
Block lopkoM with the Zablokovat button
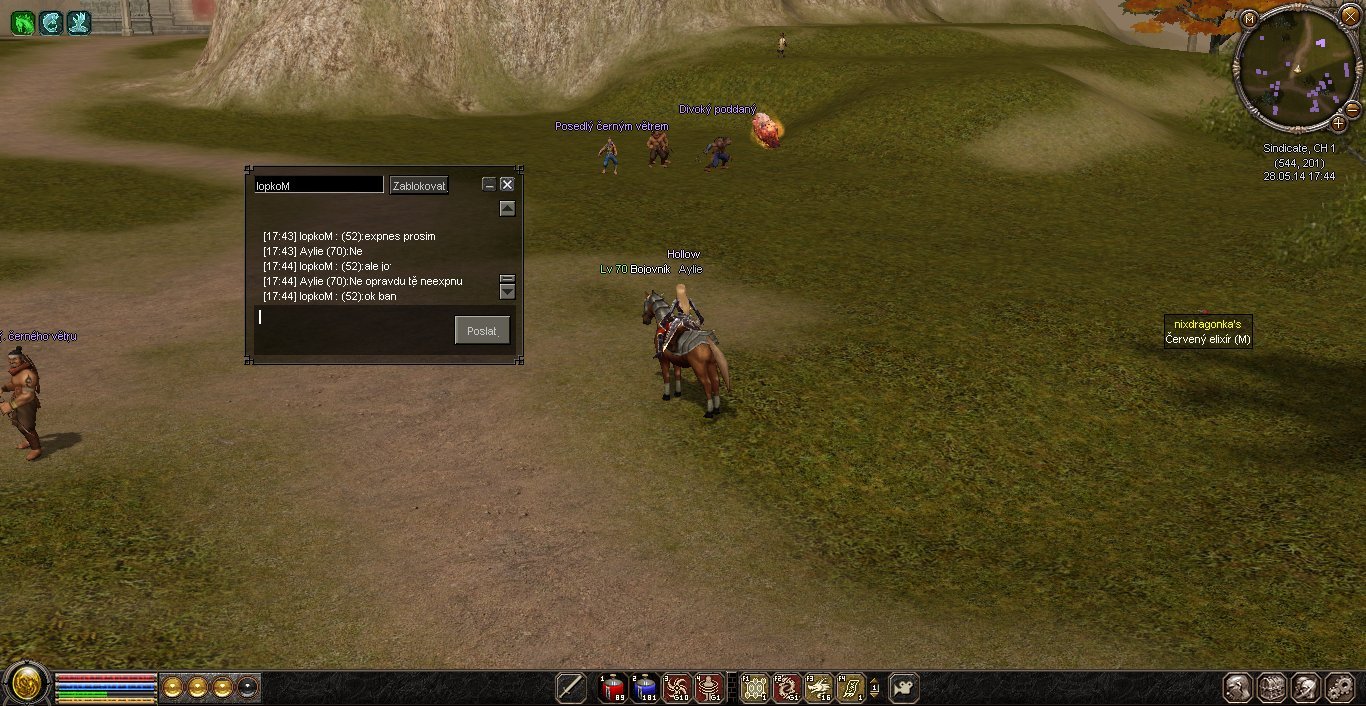pyautogui.click(x=419, y=185)
